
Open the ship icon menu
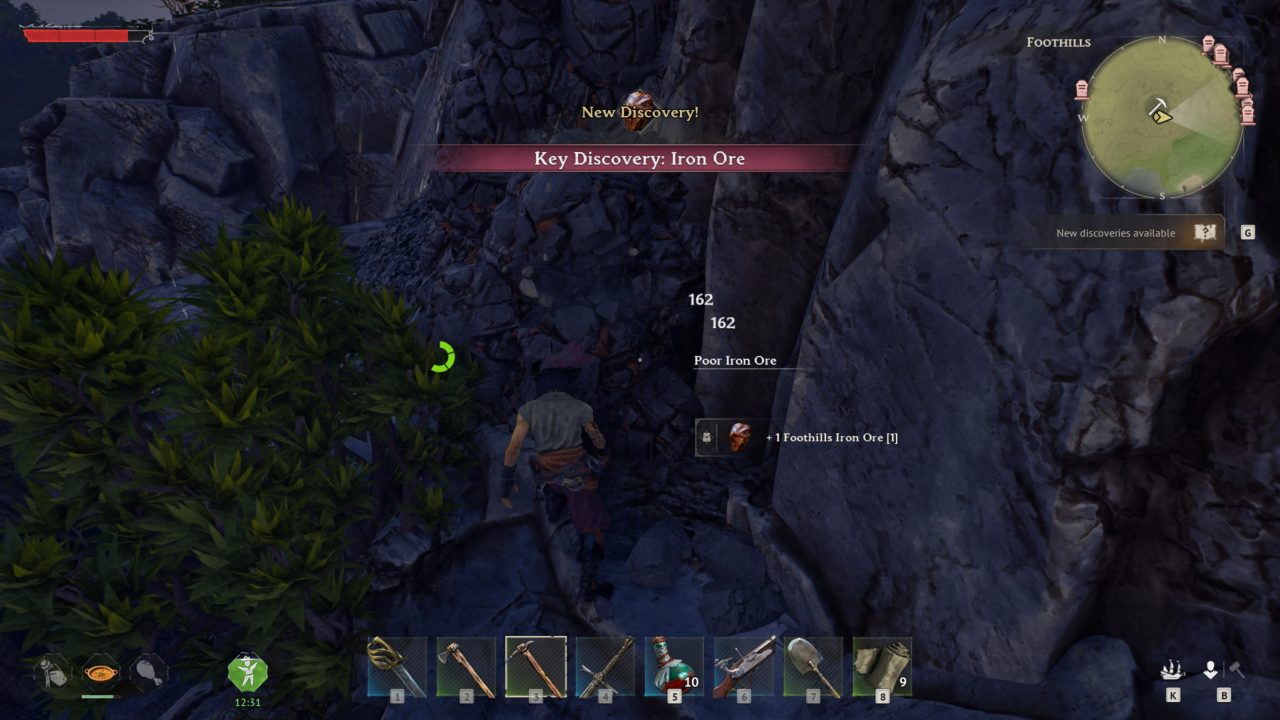click(x=1172, y=670)
